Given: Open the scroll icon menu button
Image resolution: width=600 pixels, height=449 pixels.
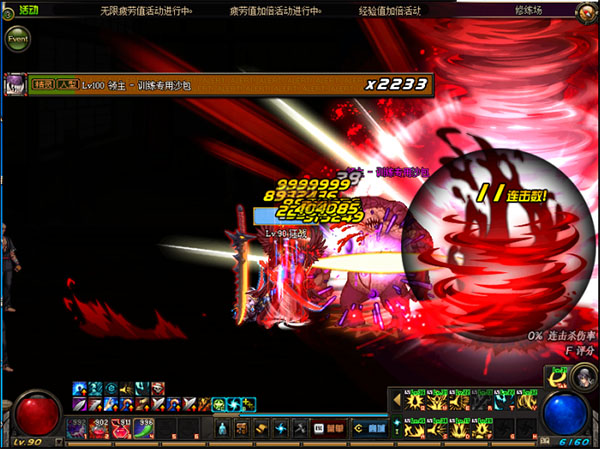Looking at the screenshot, I should 259,428.
